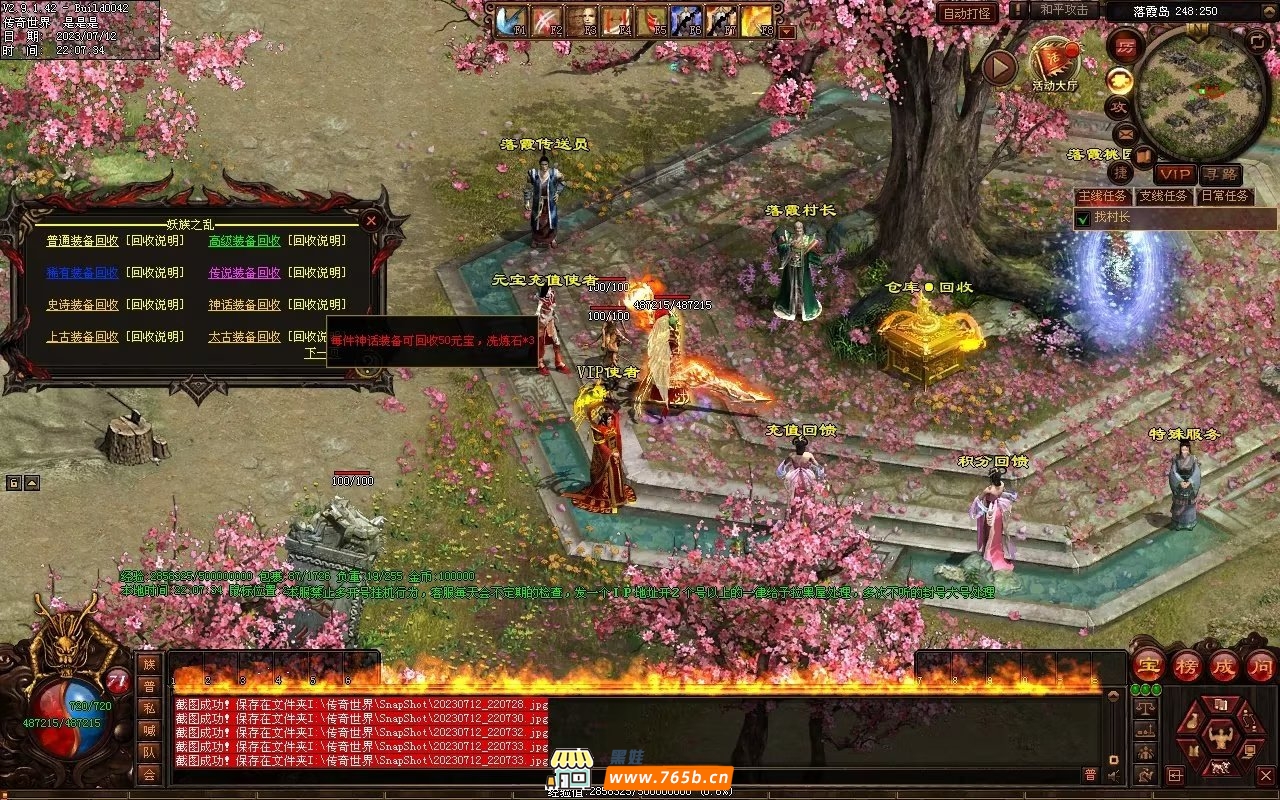
Task: Open 稀有装备回收 blue link
Action: tap(82, 273)
